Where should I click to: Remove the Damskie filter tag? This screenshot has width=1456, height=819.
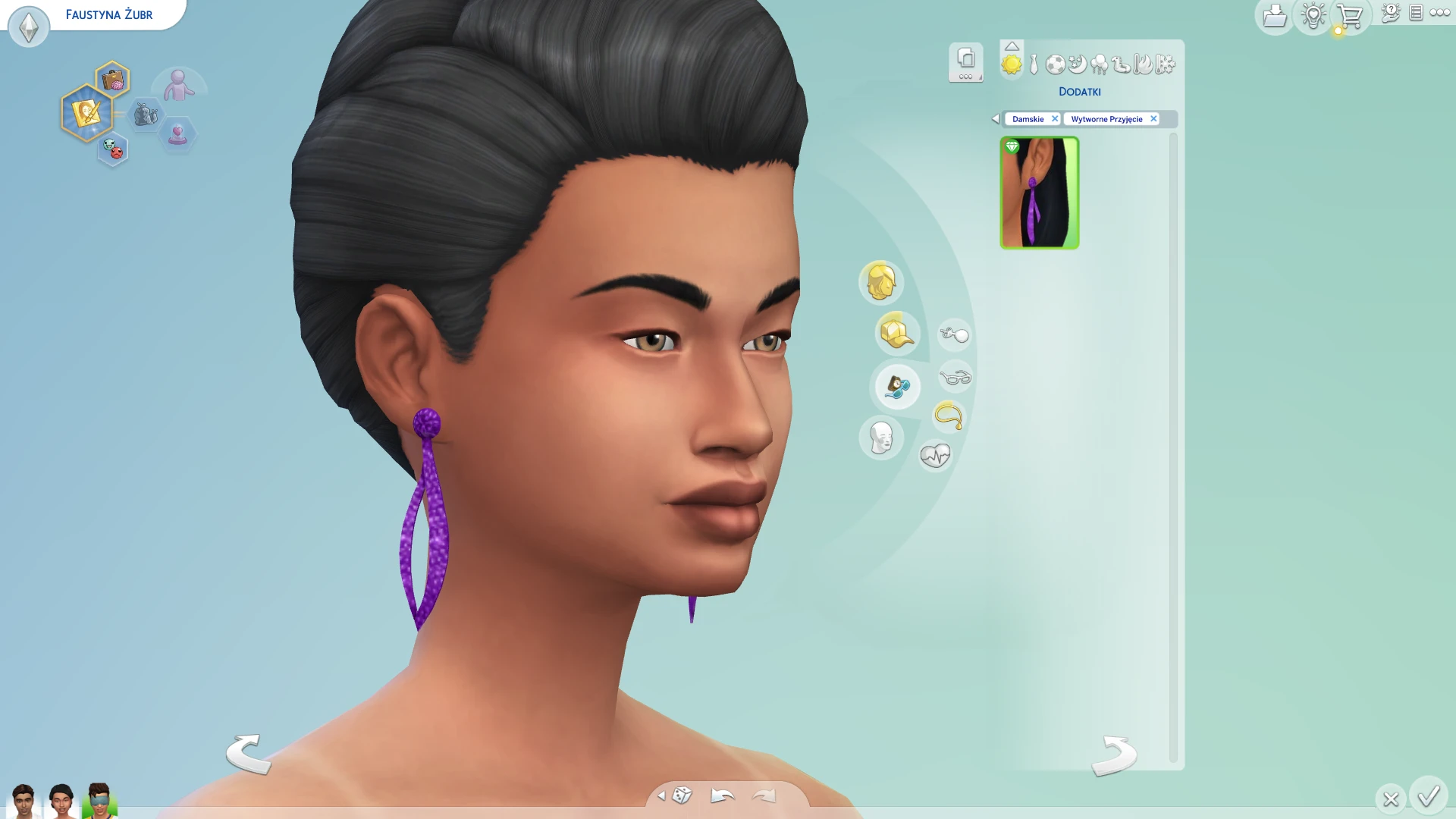1054,119
